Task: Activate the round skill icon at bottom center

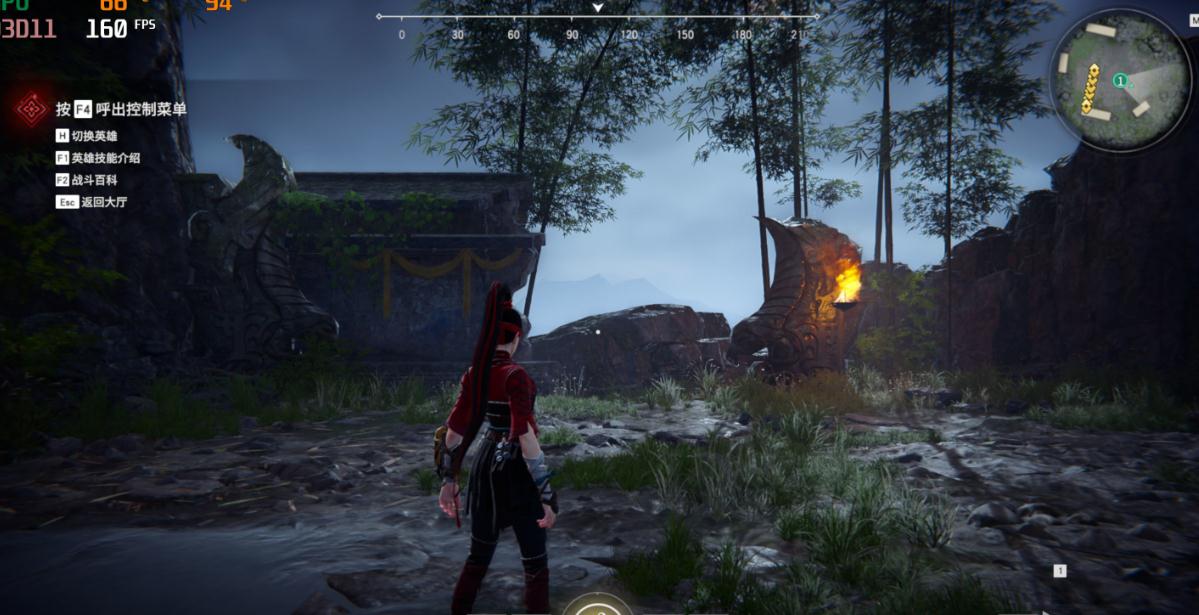Action: point(597,606)
